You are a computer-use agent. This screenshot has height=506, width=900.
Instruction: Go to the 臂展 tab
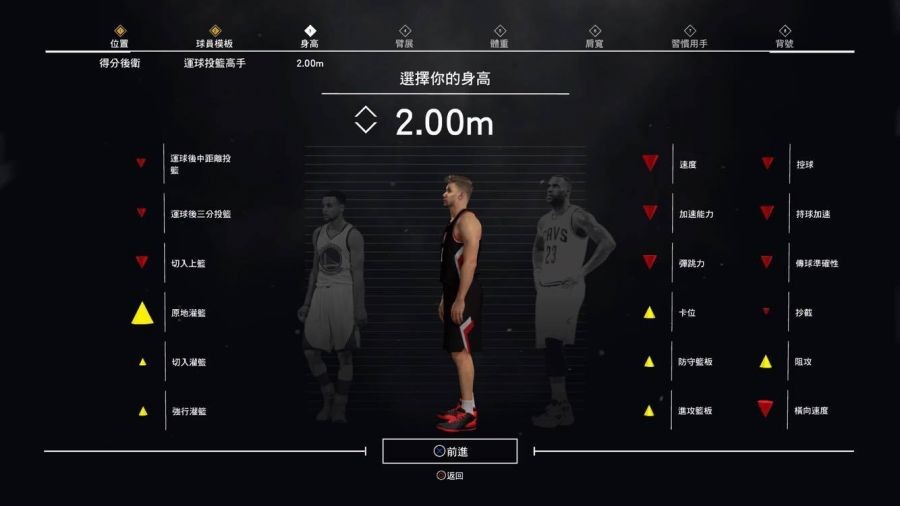(405, 38)
